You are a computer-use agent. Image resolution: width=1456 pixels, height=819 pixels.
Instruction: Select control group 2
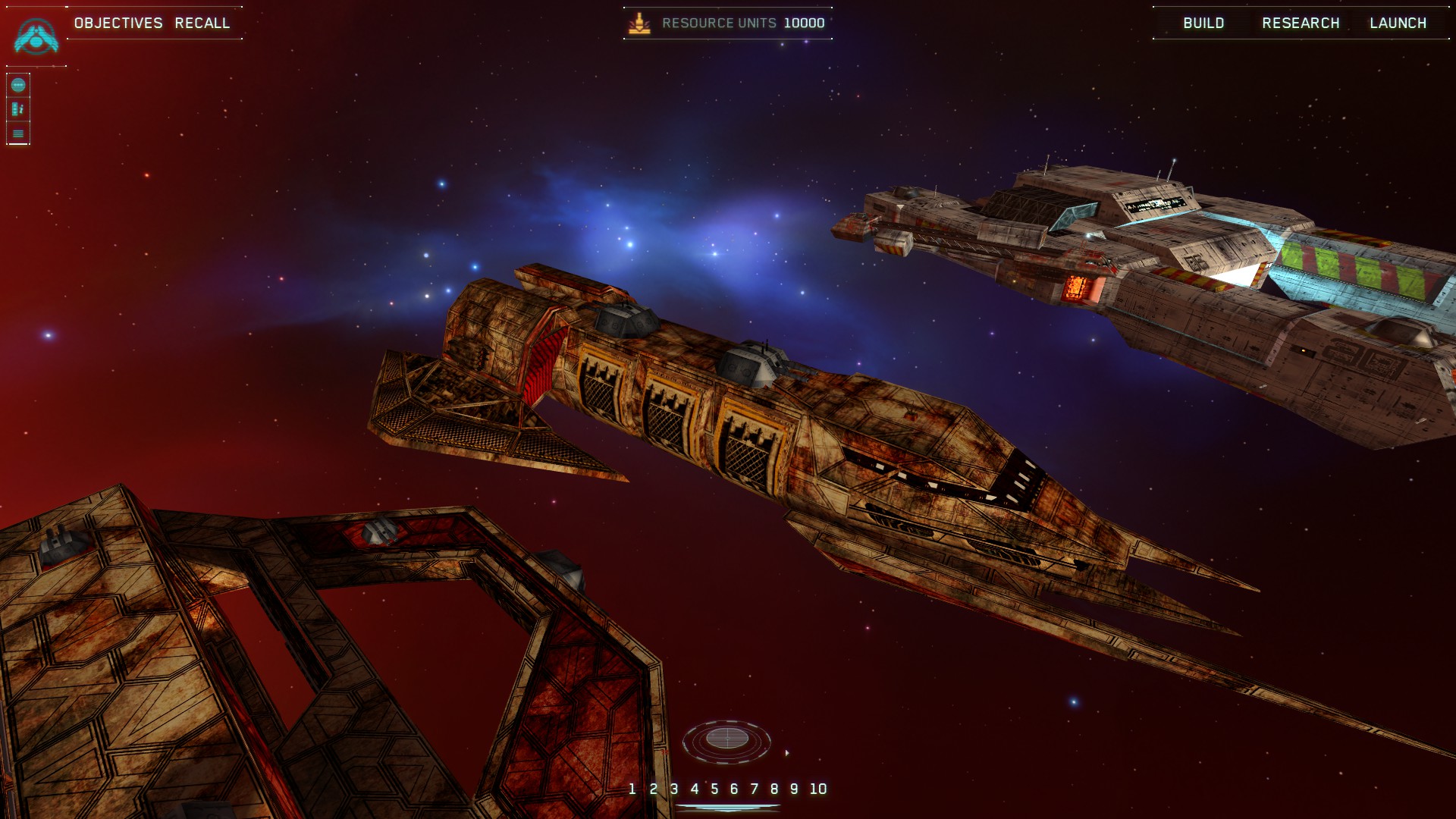(x=654, y=789)
